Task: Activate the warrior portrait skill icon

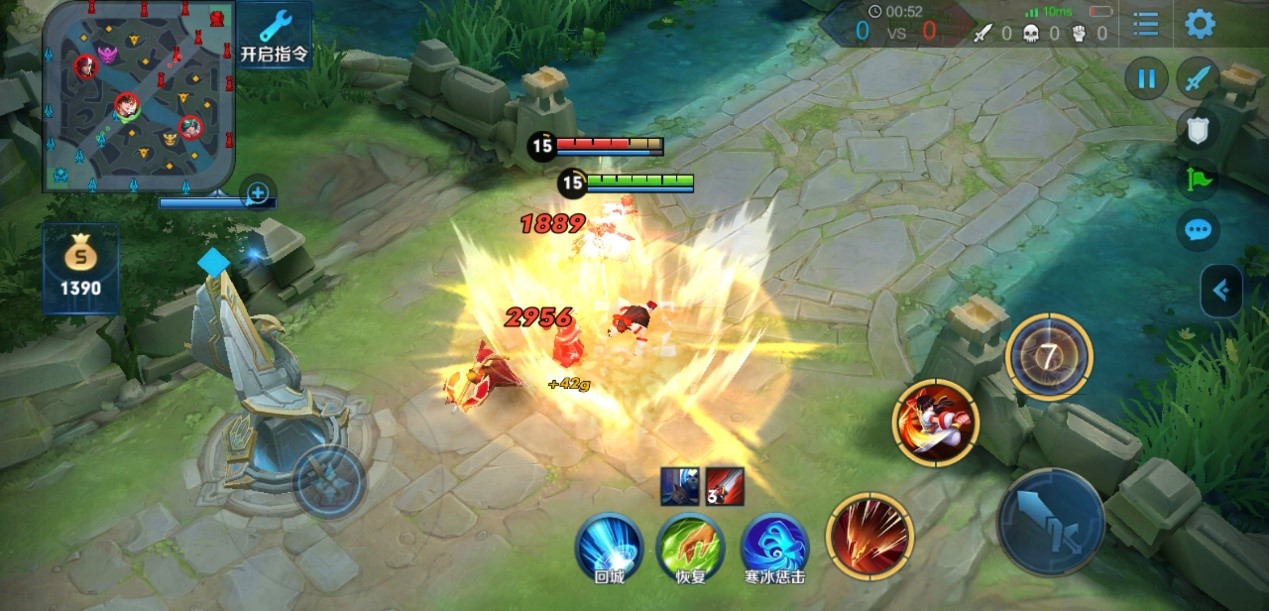Action: [935, 421]
